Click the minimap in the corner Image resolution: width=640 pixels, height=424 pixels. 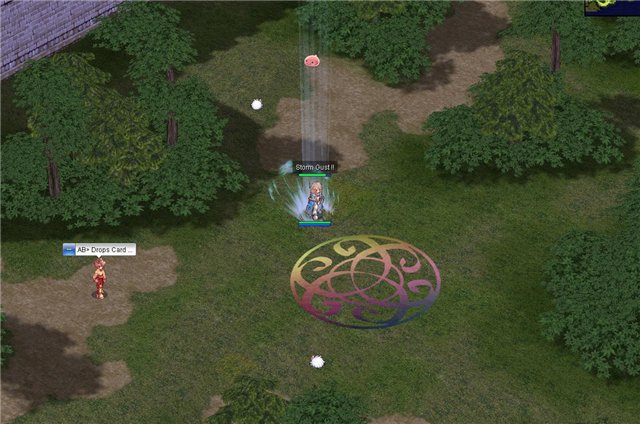612,7
